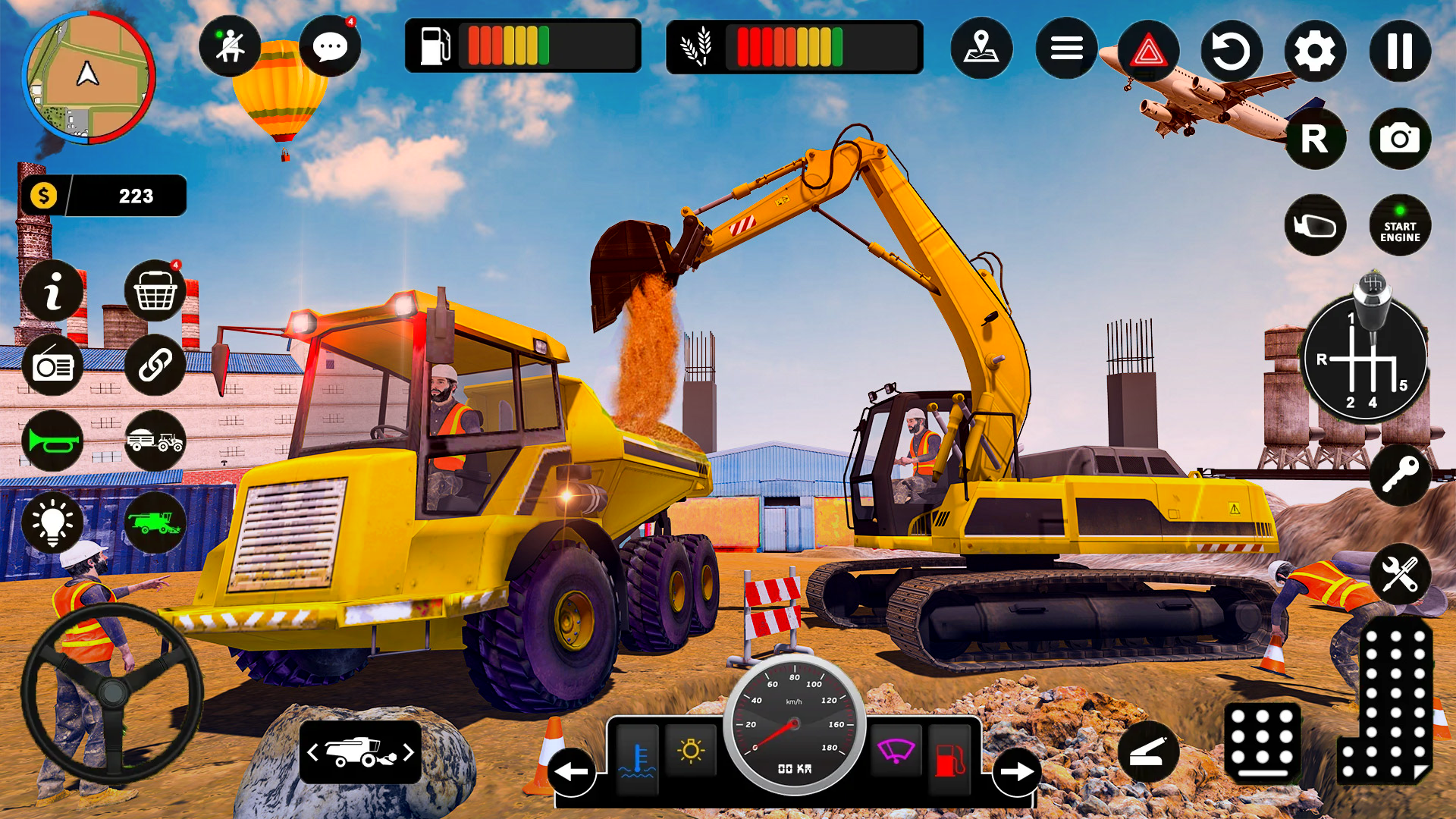Image resolution: width=1456 pixels, height=819 pixels.
Task: Grab the steering wheel
Action: [x=112, y=692]
